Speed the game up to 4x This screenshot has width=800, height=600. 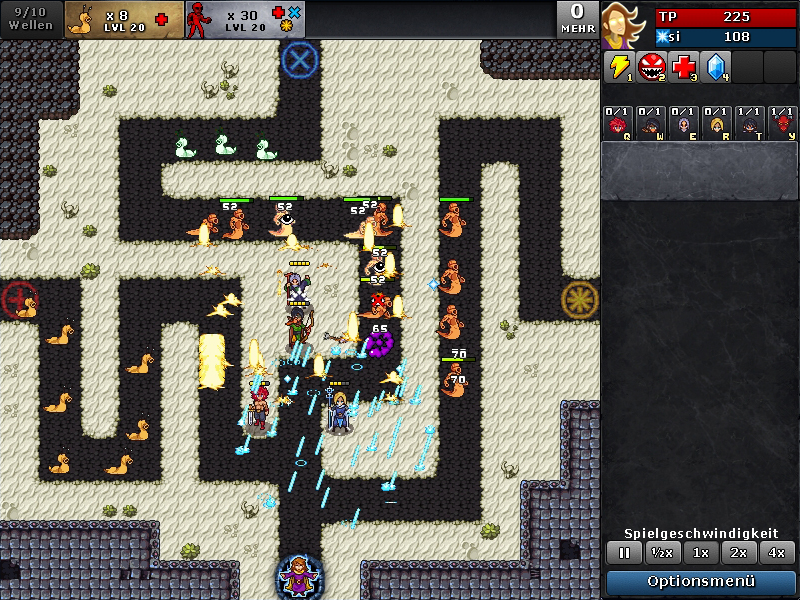click(775, 552)
